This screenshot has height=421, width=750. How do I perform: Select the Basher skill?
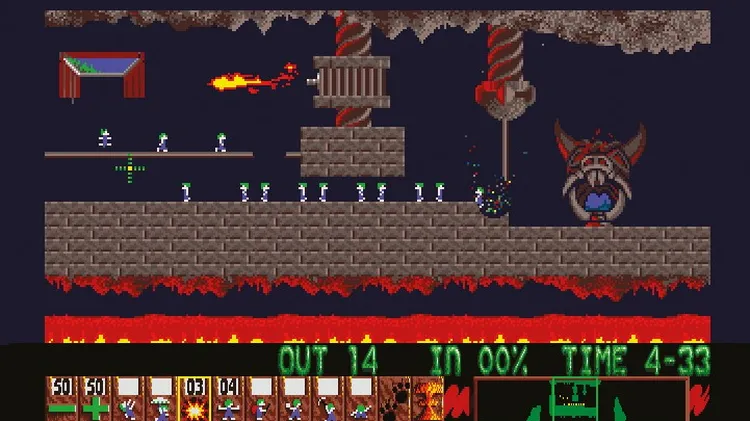point(293,400)
